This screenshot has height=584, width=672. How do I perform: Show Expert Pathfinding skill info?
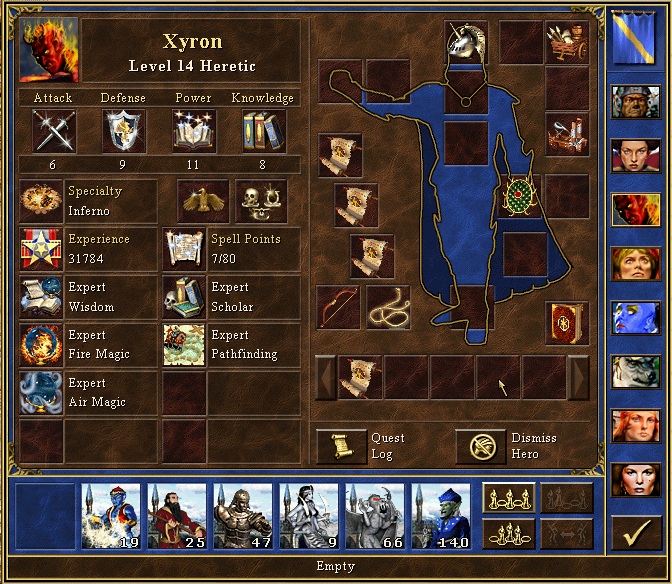(x=230, y=345)
